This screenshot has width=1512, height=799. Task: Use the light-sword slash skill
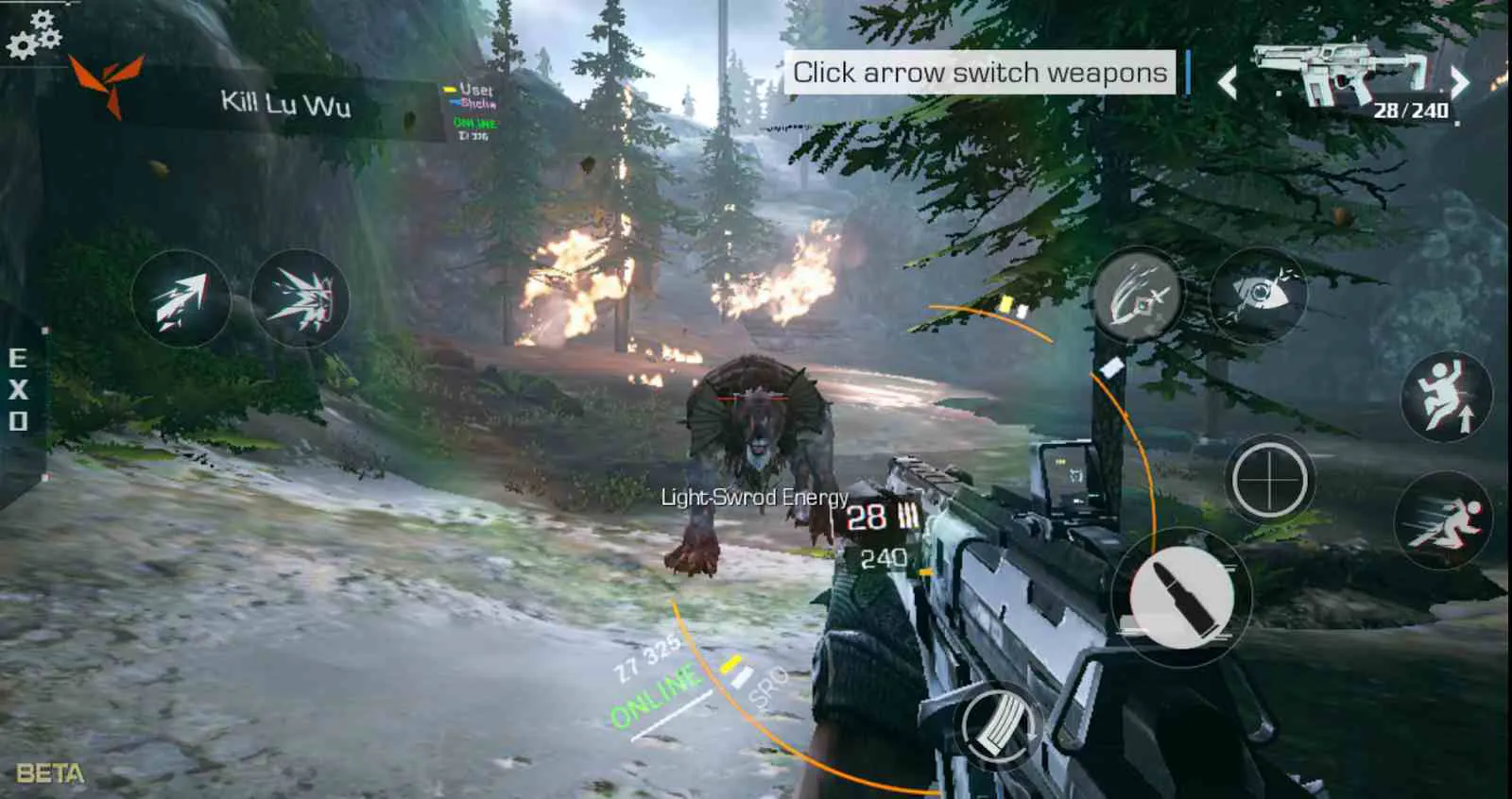pyautogui.click(x=1138, y=296)
